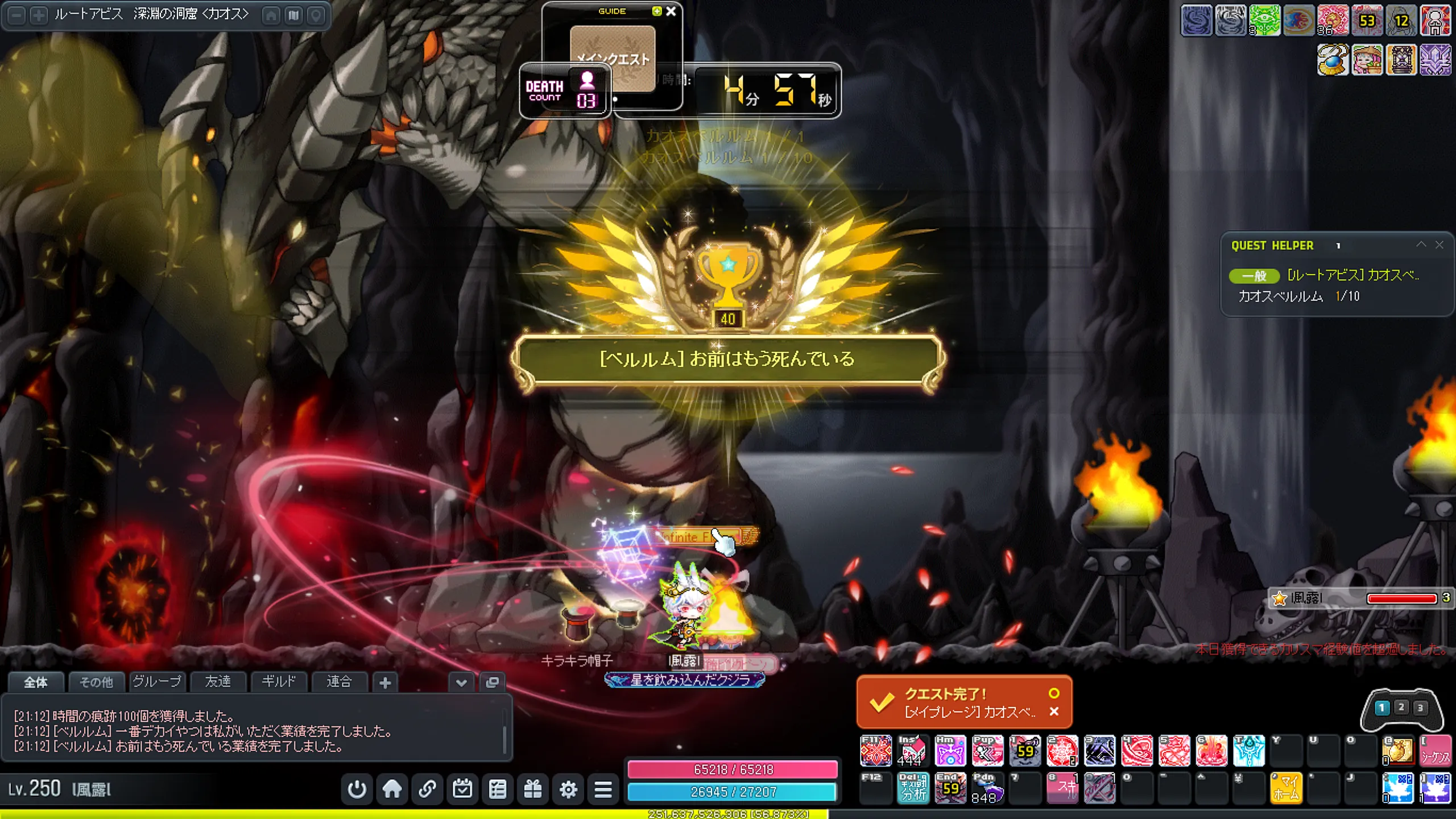
Task: Open the 友達 chat tab
Action: 218,681
